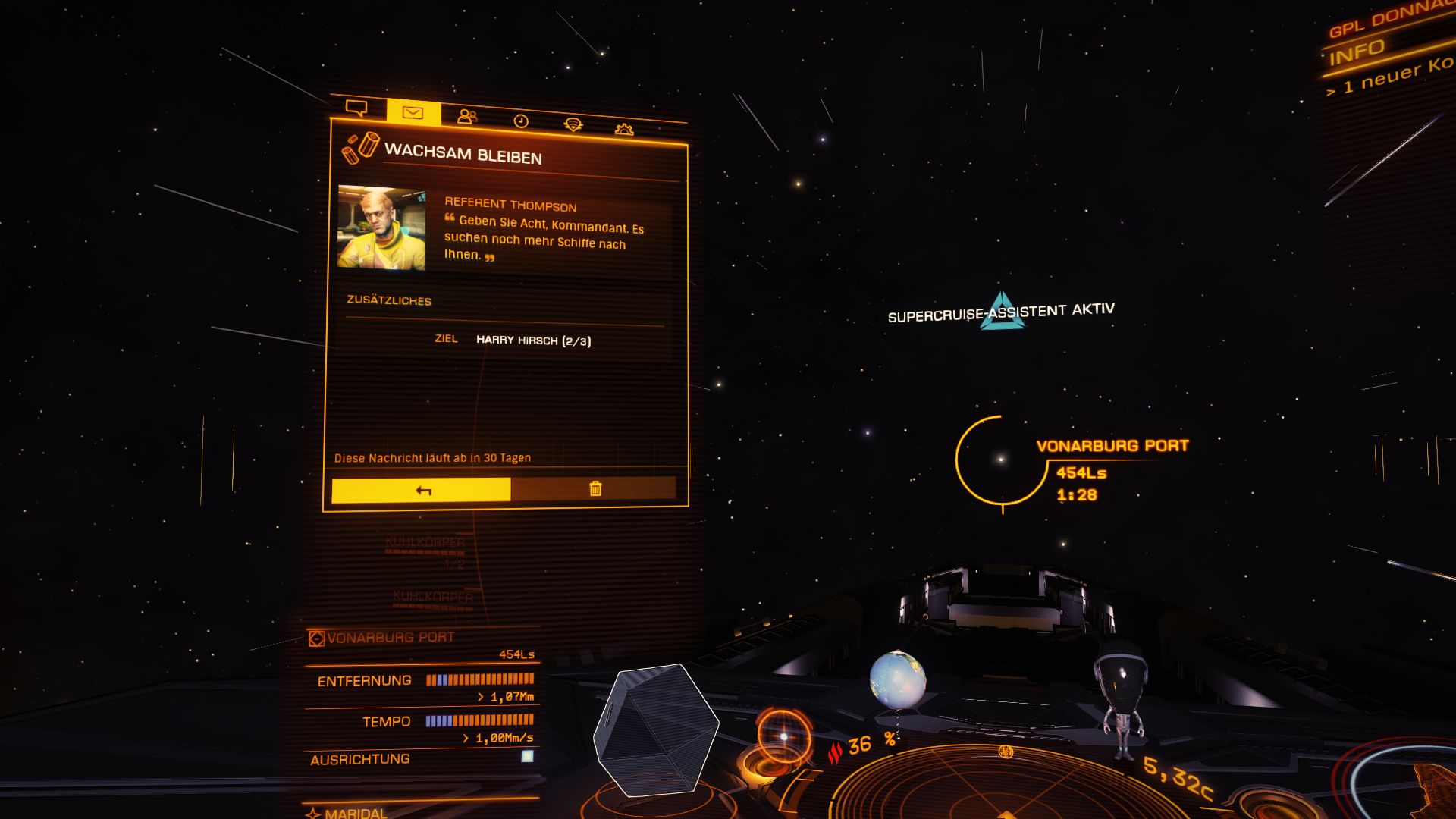The image size is (1456, 819).
Task: Open the chat tab with speech bubble icon
Action: (x=356, y=108)
